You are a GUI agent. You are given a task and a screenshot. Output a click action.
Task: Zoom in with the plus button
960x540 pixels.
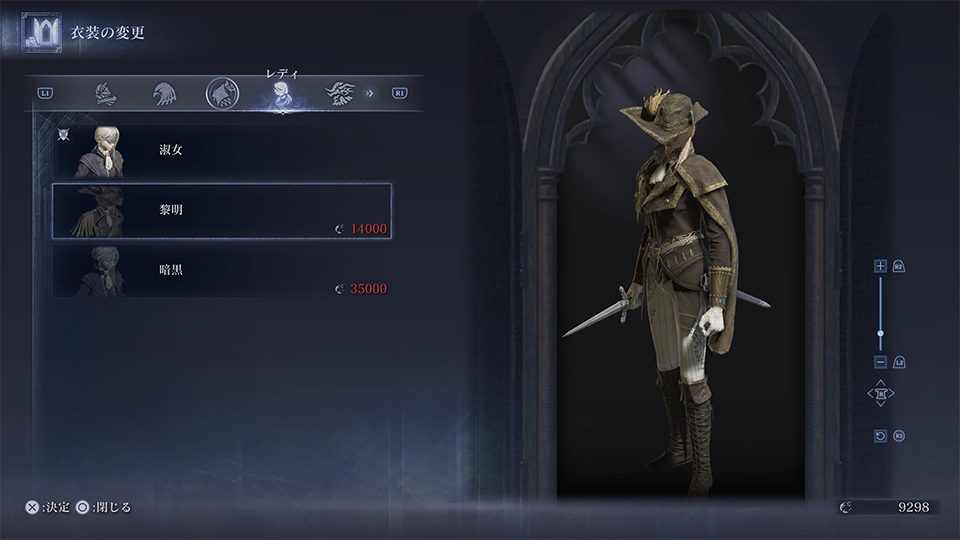click(x=880, y=266)
